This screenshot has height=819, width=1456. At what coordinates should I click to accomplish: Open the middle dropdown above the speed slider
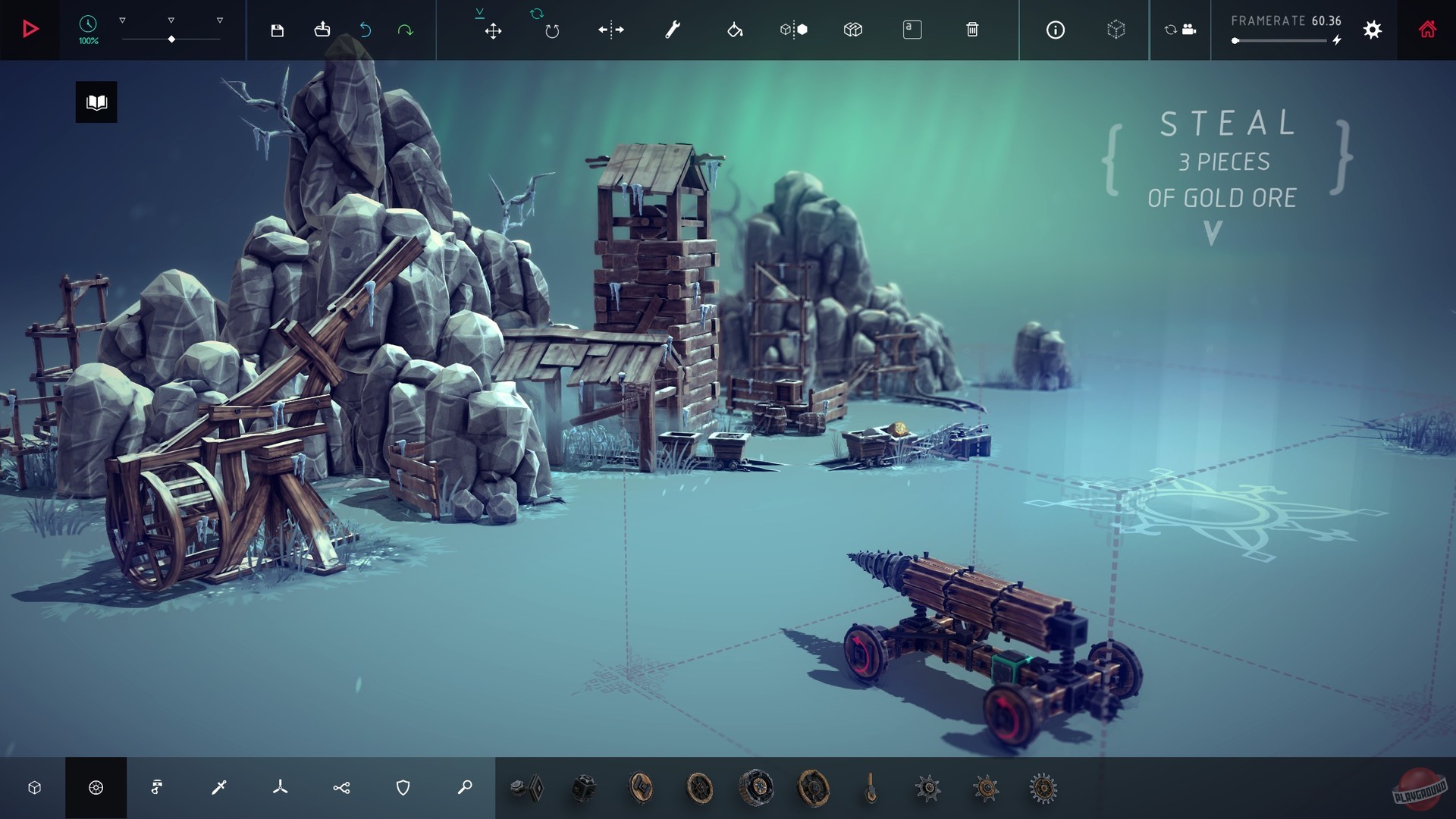click(x=172, y=21)
